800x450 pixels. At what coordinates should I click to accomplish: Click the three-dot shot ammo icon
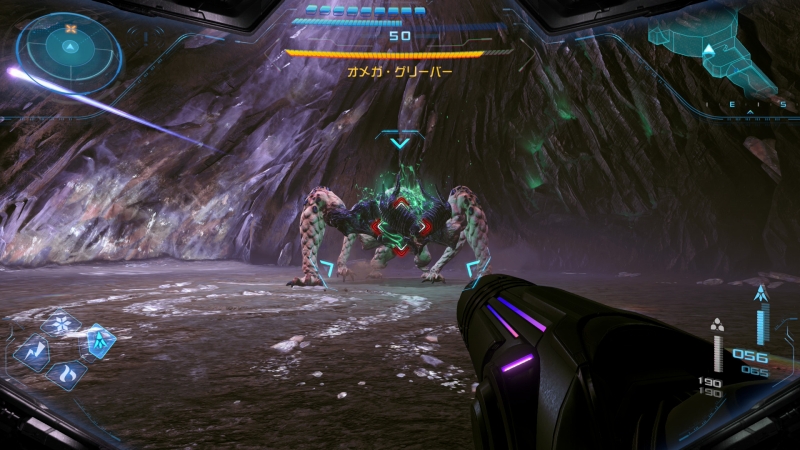tap(717, 324)
